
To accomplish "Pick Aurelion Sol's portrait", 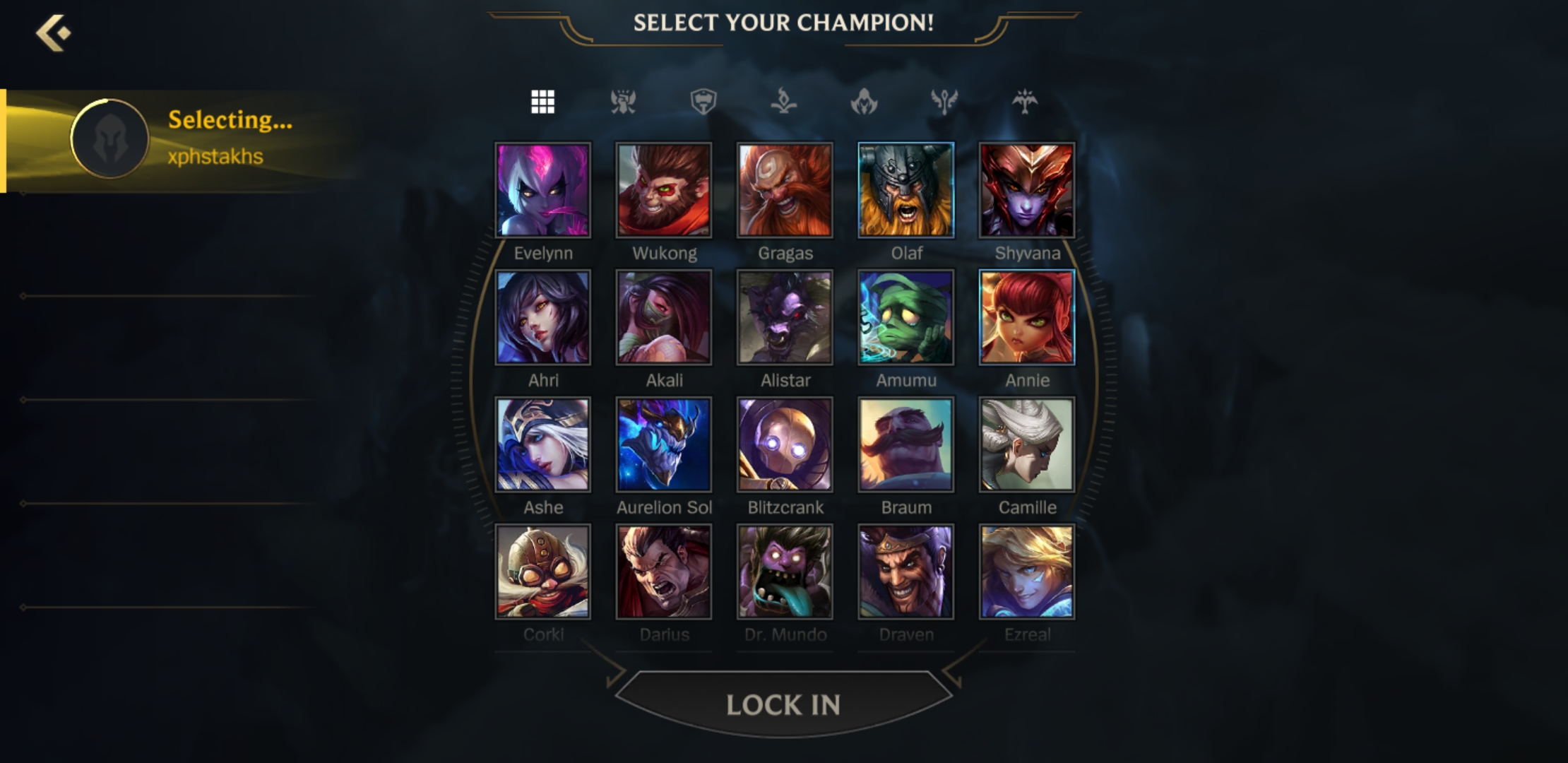I will 664,444.
